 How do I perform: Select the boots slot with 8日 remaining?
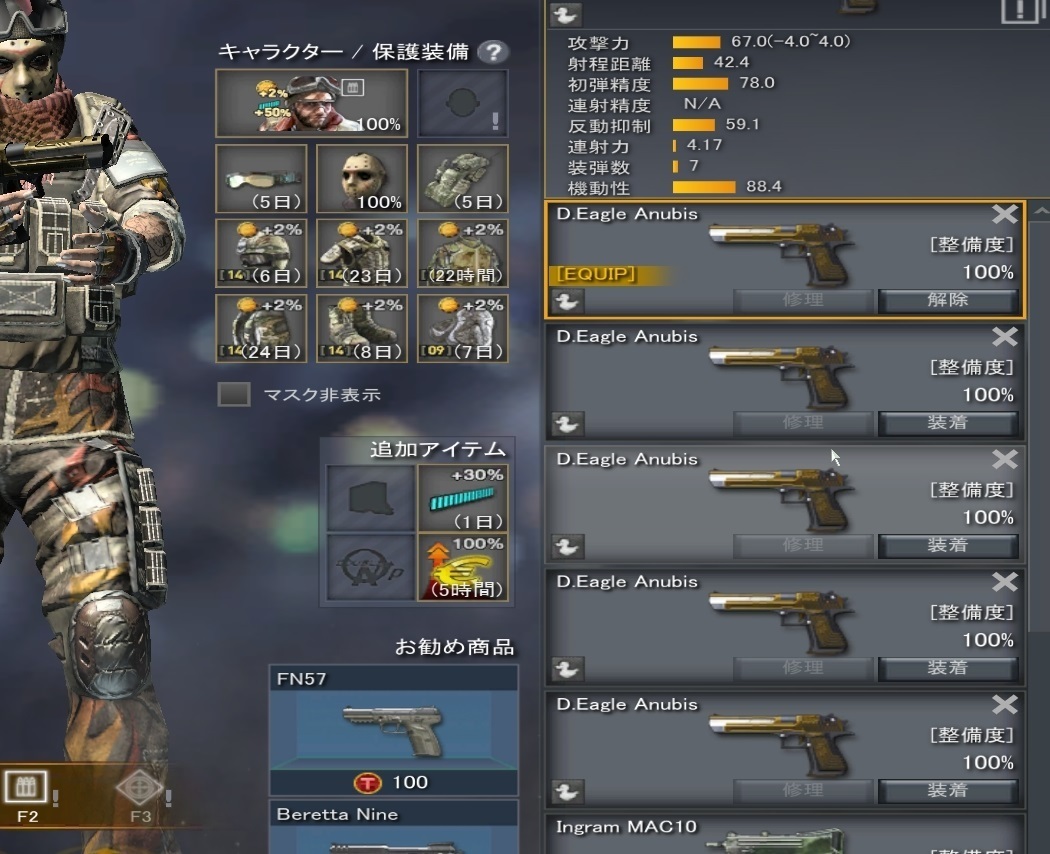[362, 328]
